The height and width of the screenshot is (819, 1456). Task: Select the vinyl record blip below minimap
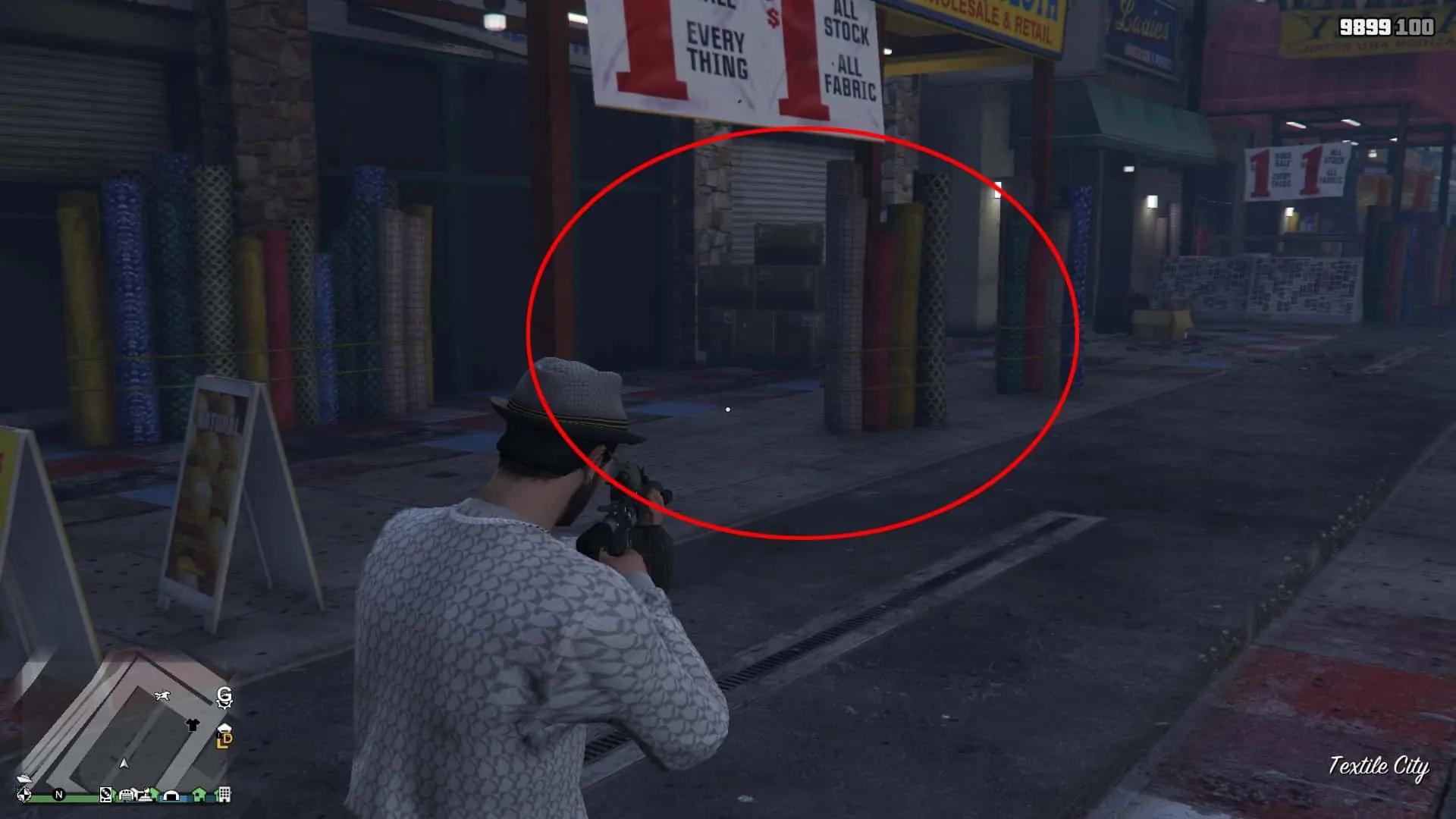[x=105, y=795]
